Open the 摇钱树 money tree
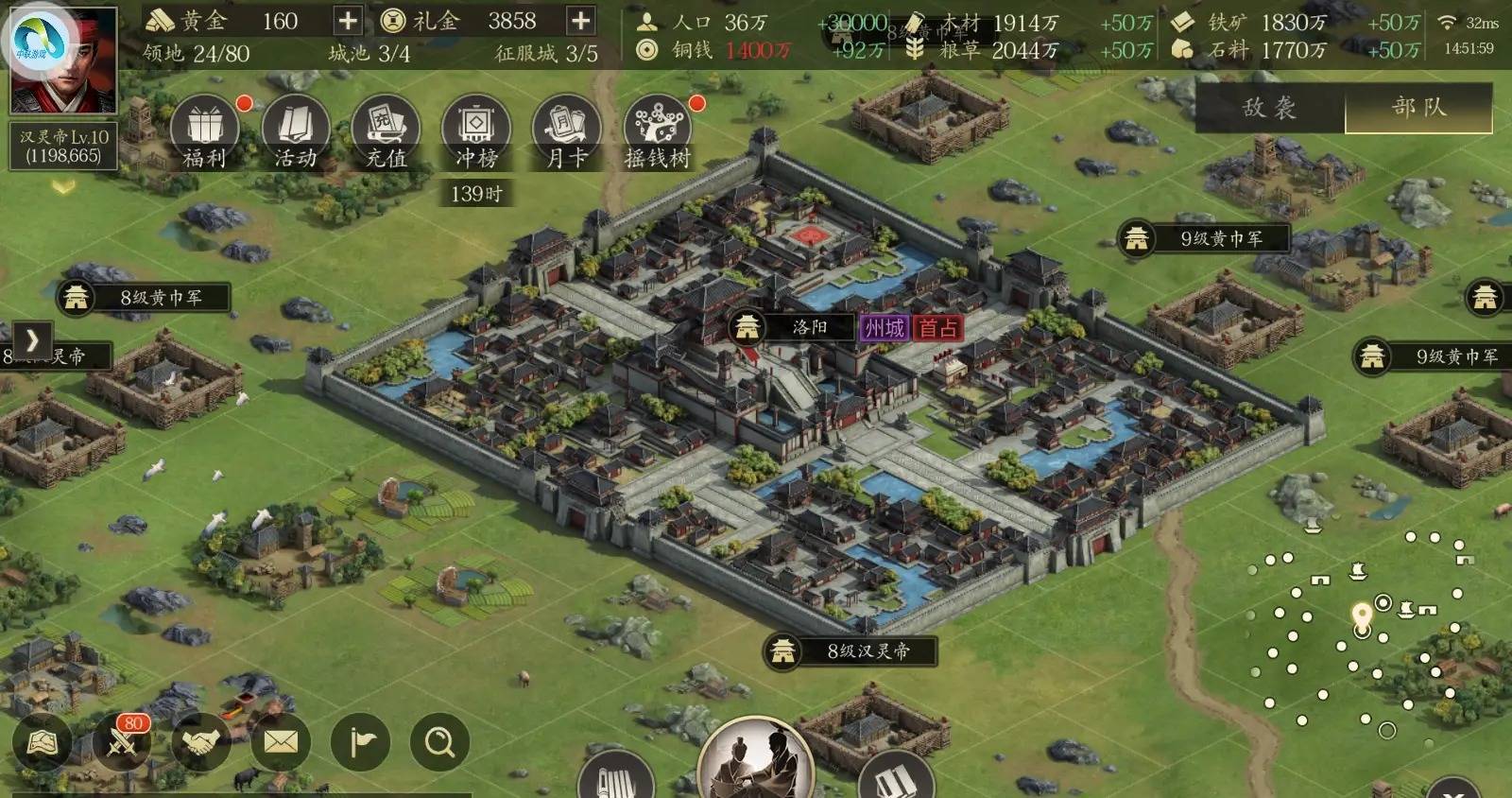The image size is (1512, 798). pyautogui.click(x=658, y=132)
